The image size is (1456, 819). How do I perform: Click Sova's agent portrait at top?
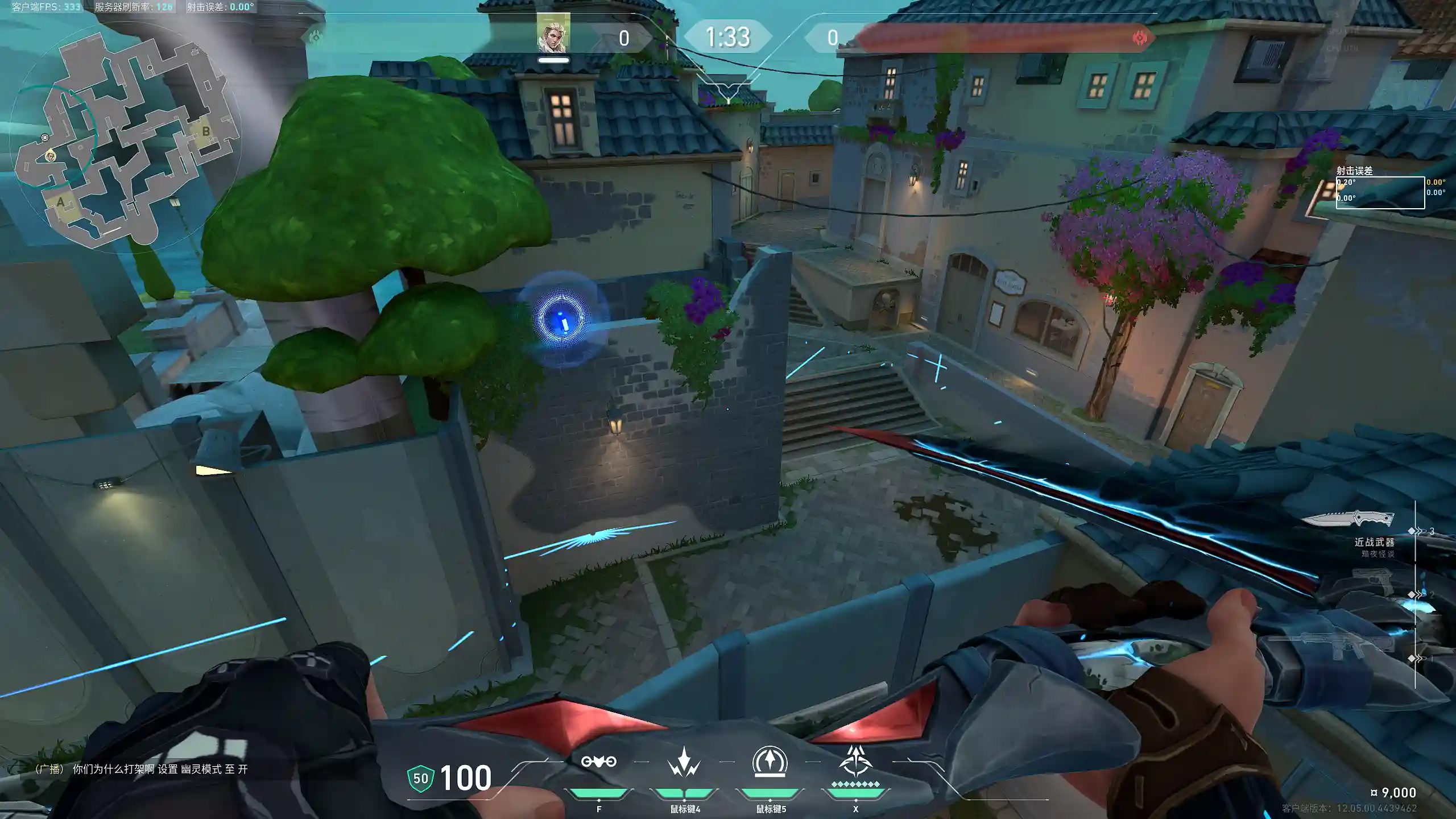[x=553, y=34]
